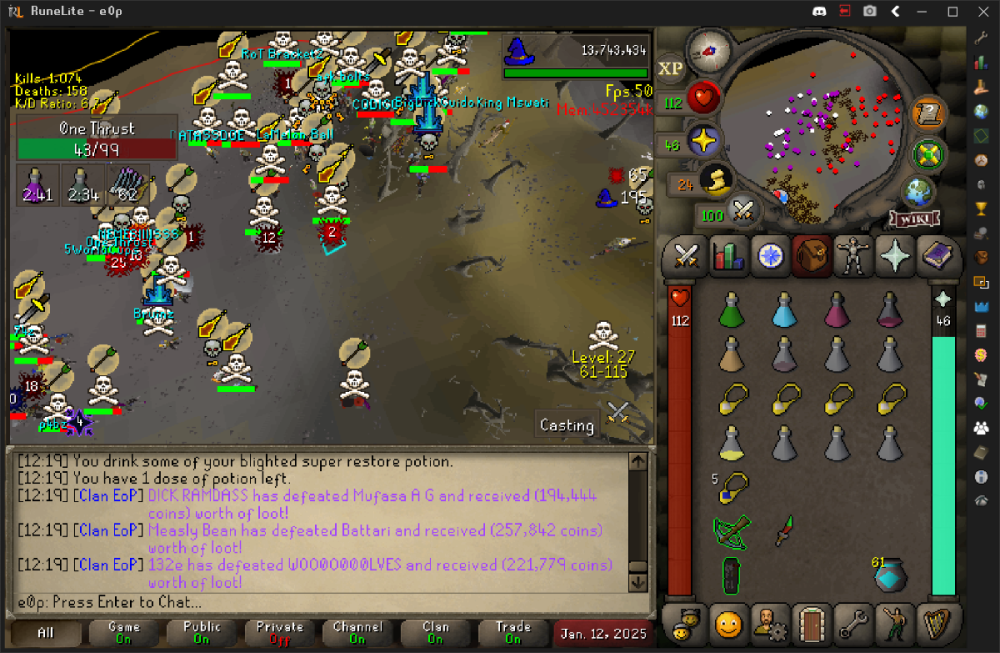
Task: Open the Emotes tab
Action: point(727,624)
